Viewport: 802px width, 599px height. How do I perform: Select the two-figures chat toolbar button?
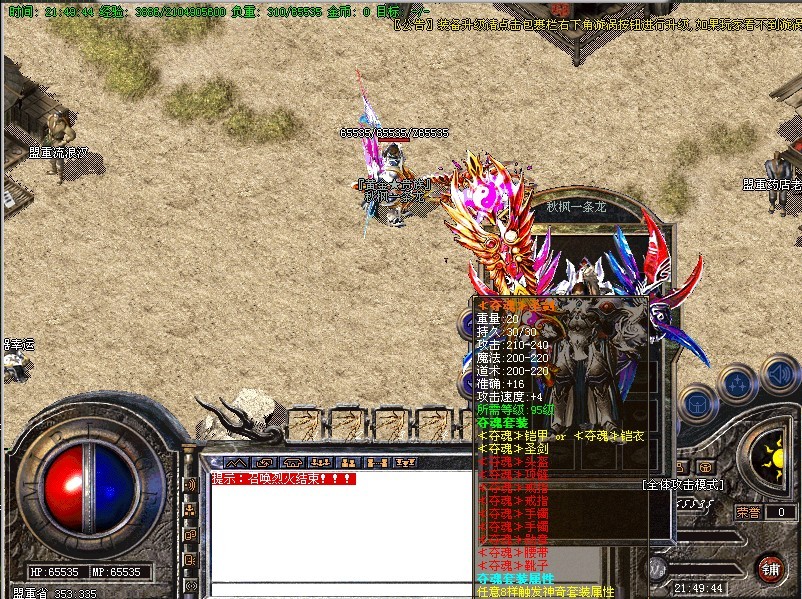point(348,463)
